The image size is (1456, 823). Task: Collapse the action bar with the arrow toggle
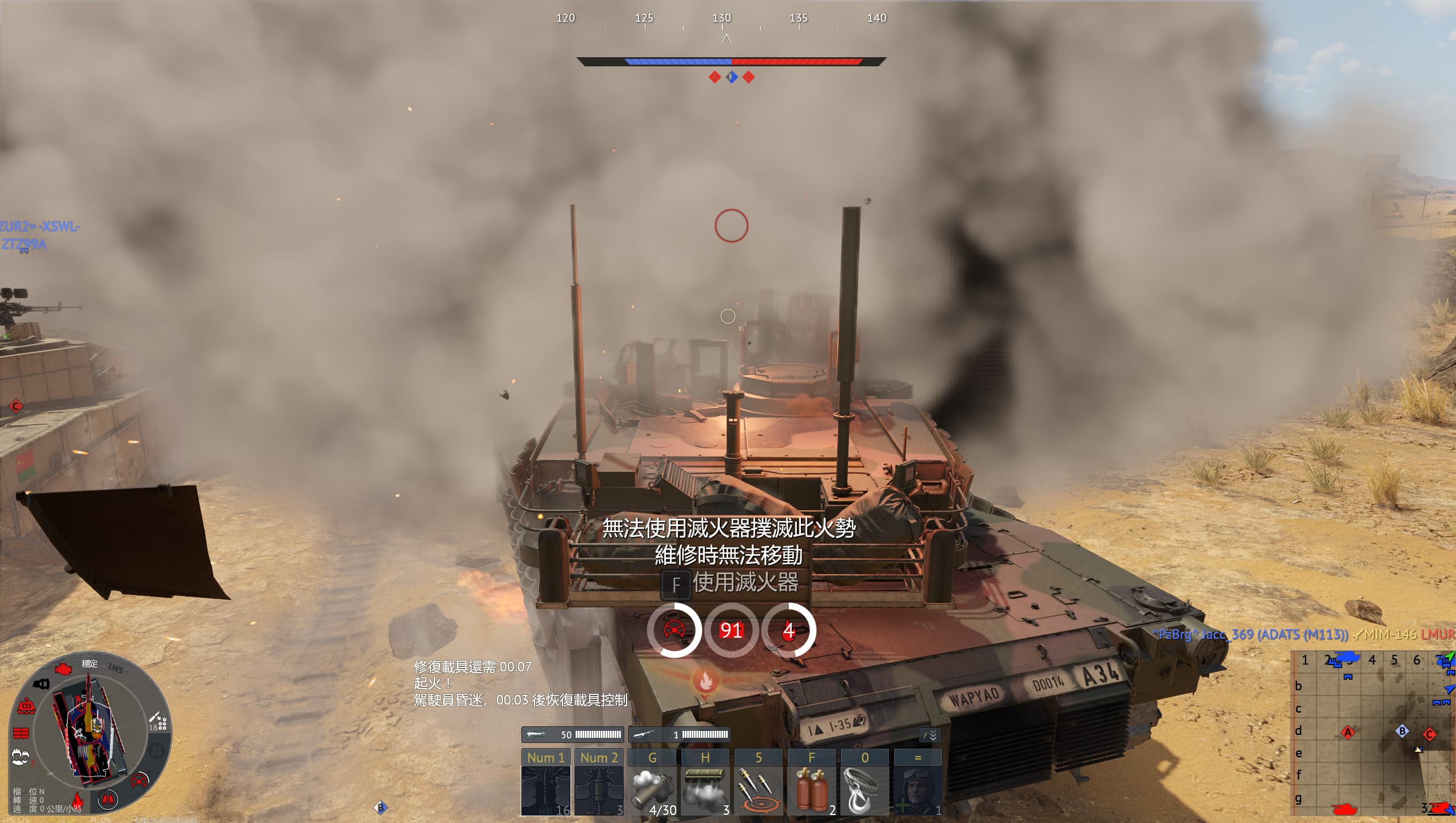coord(930,735)
